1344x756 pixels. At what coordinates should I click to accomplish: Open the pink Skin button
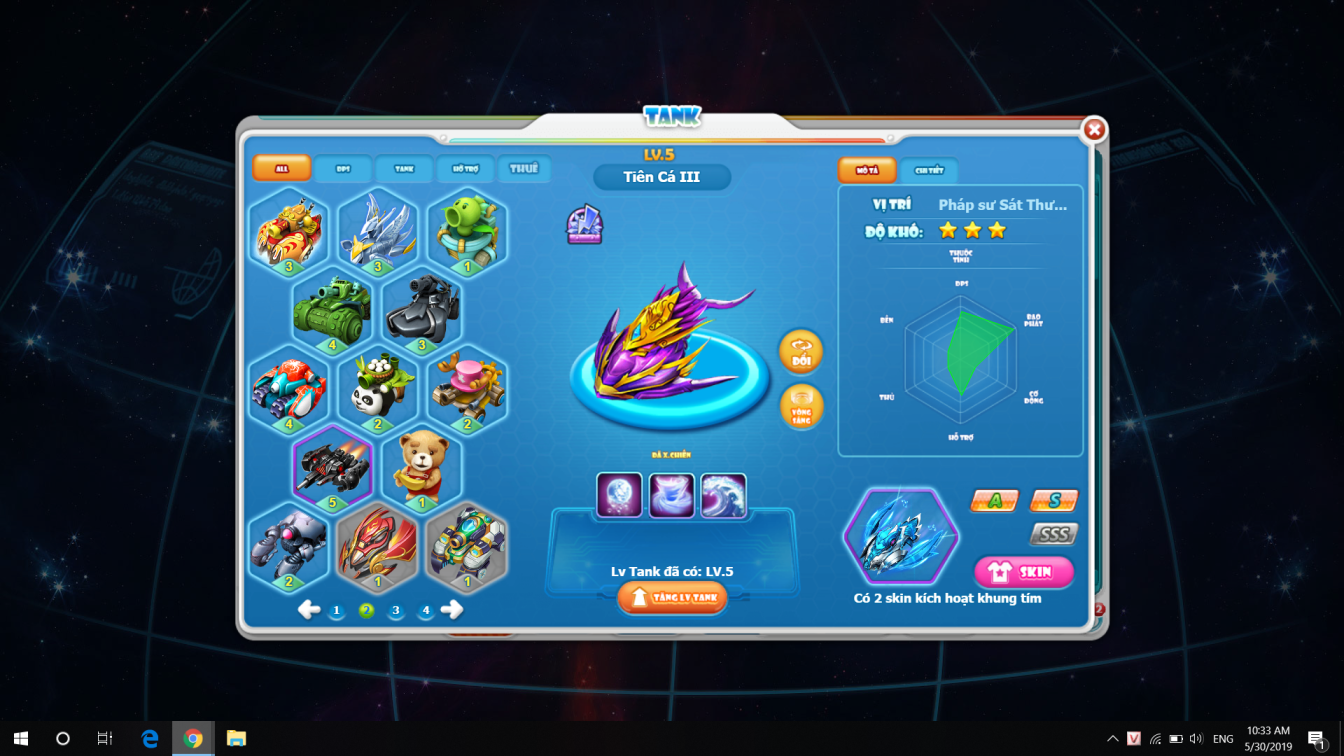click(1023, 572)
